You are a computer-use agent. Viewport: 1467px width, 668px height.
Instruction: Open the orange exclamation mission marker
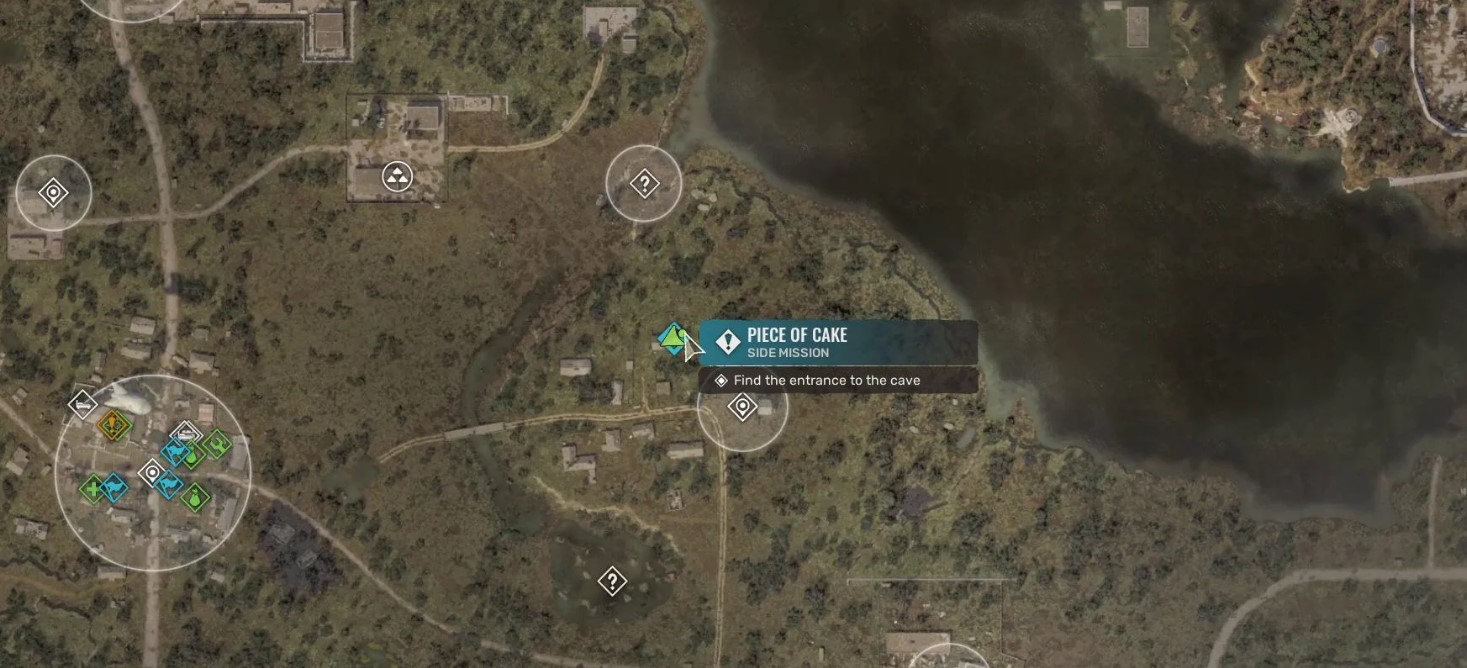point(114,425)
